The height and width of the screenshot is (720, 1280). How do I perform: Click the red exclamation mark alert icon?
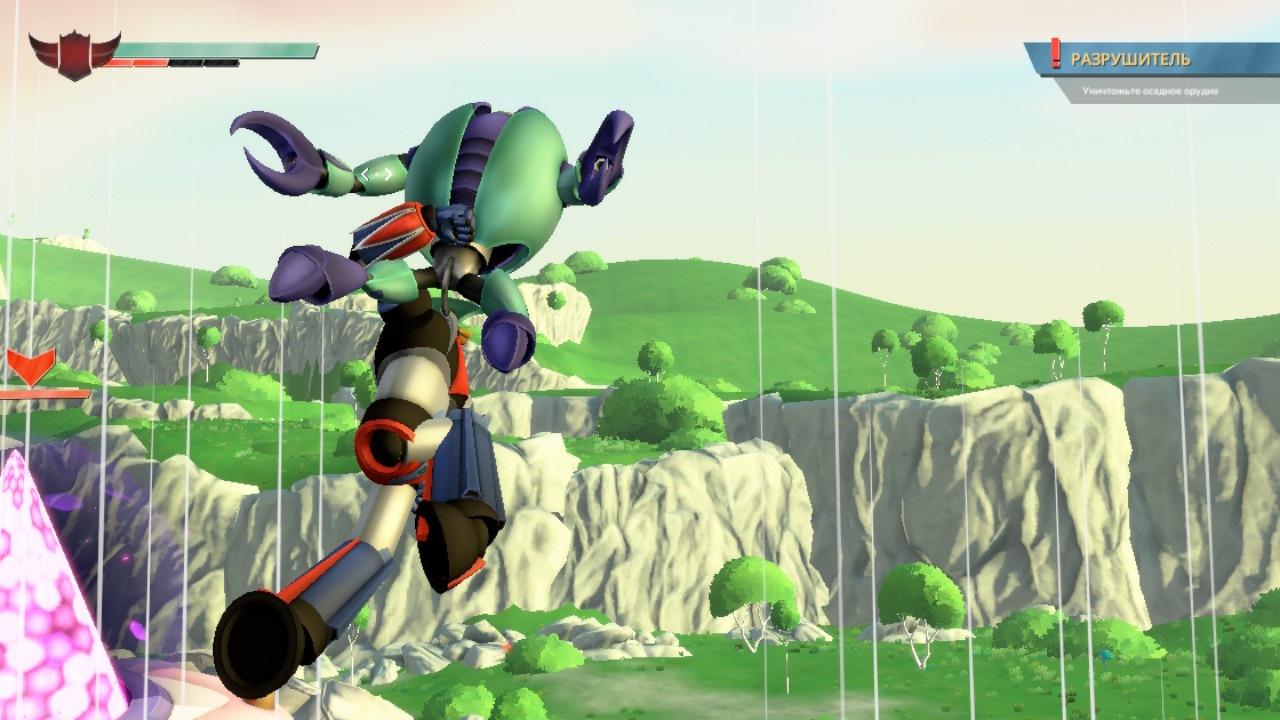coord(1055,54)
